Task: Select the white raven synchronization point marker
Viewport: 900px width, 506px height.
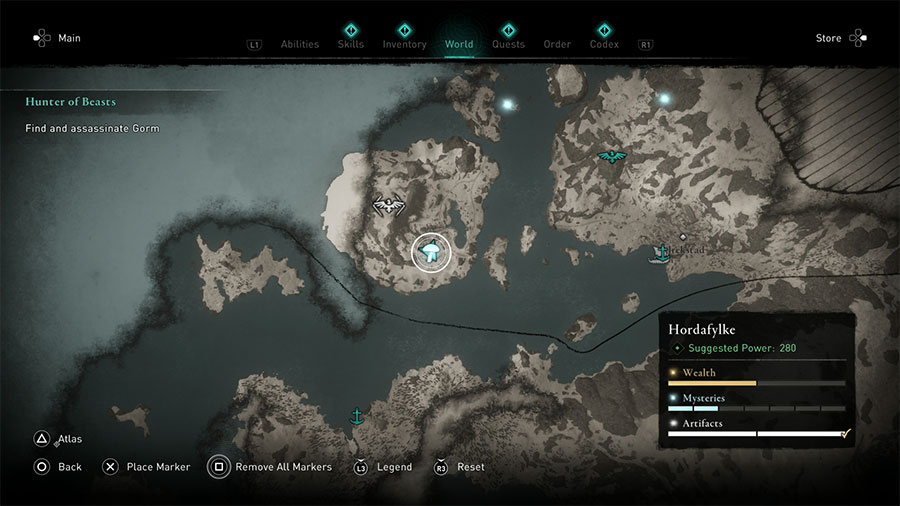Action: pyautogui.click(x=388, y=205)
